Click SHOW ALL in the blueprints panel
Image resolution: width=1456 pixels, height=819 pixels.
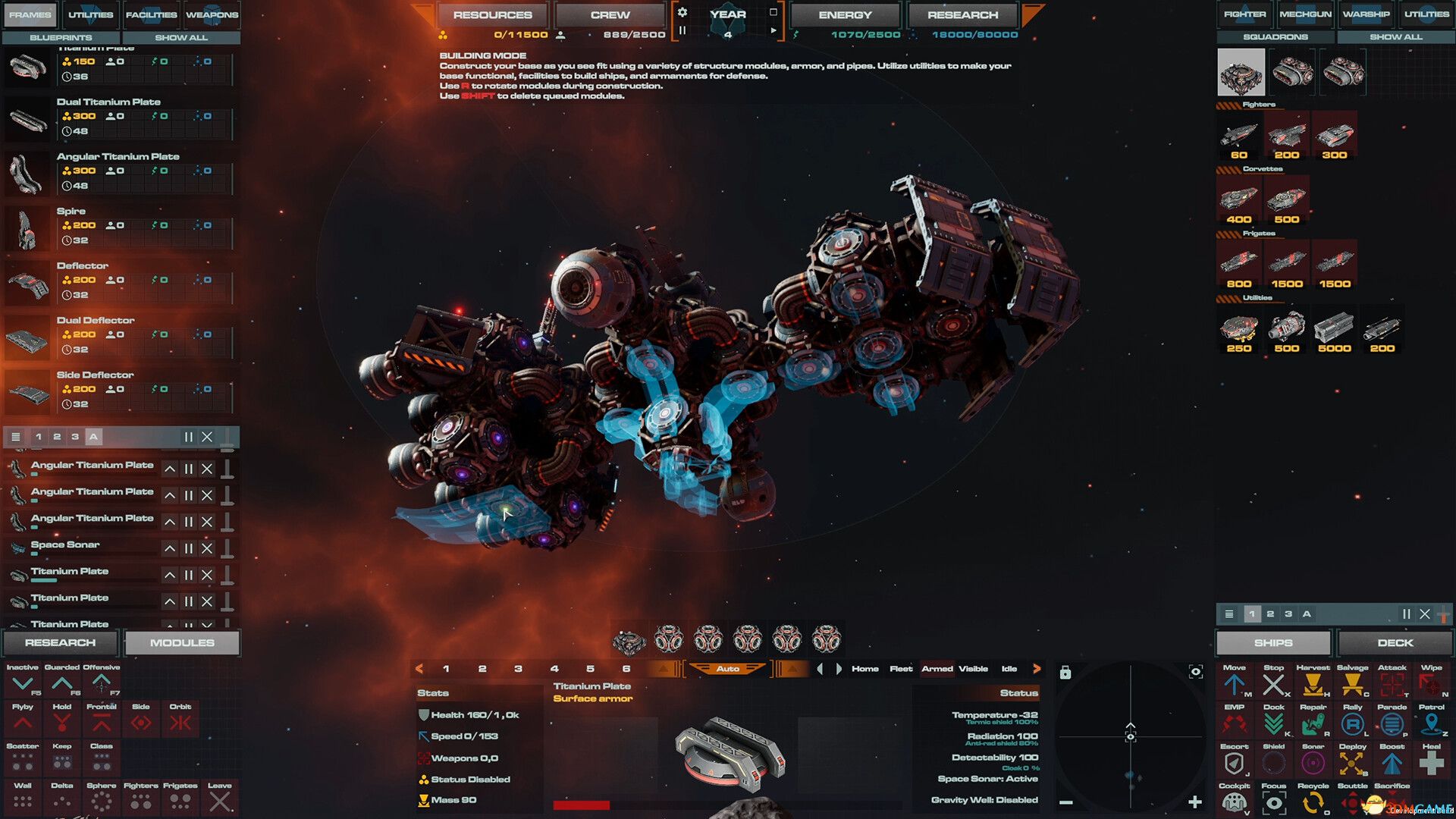182,37
